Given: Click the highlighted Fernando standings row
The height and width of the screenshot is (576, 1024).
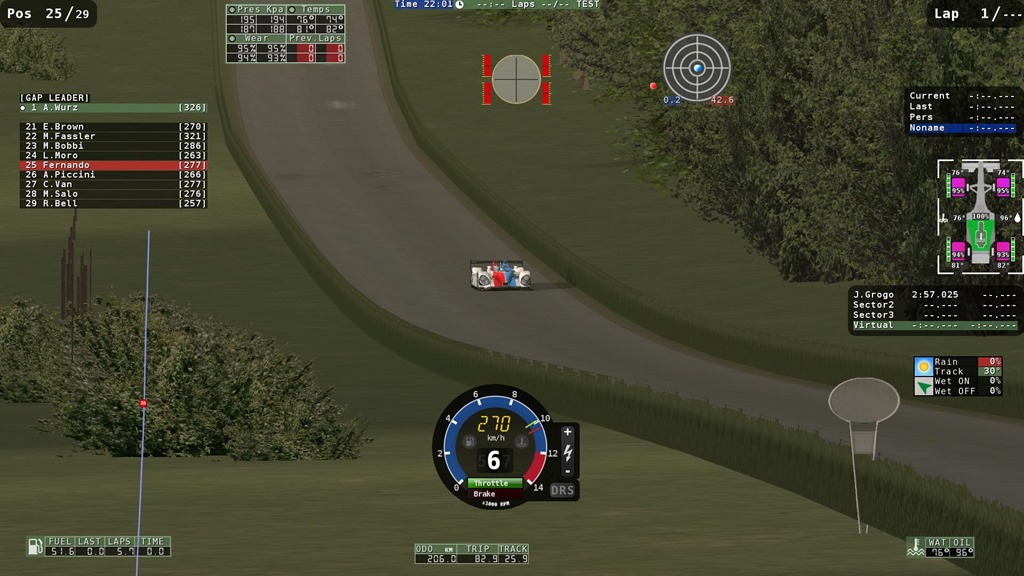Looking at the screenshot, I should 113,165.
